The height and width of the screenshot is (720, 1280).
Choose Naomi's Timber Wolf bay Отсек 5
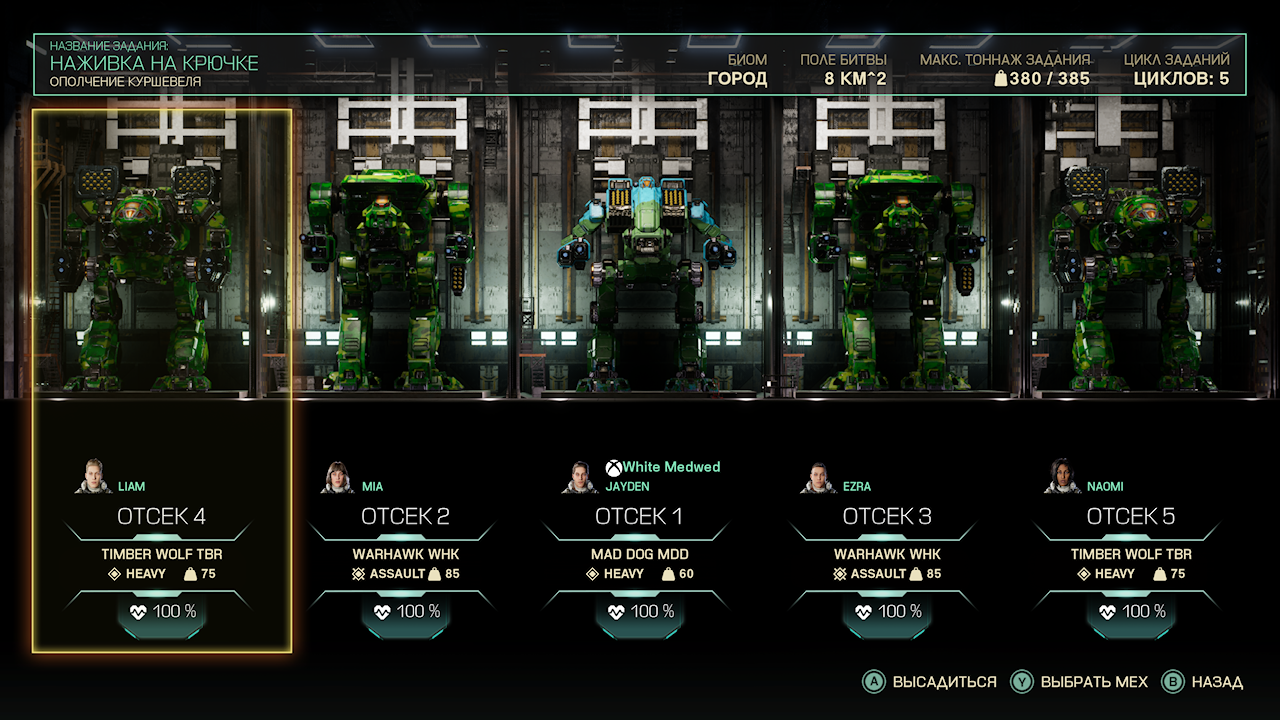coord(1131,517)
